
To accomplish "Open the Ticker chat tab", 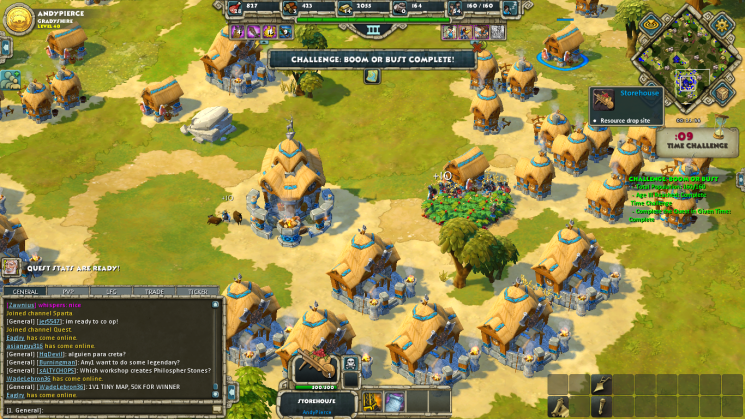I will (x=198, y=292).
